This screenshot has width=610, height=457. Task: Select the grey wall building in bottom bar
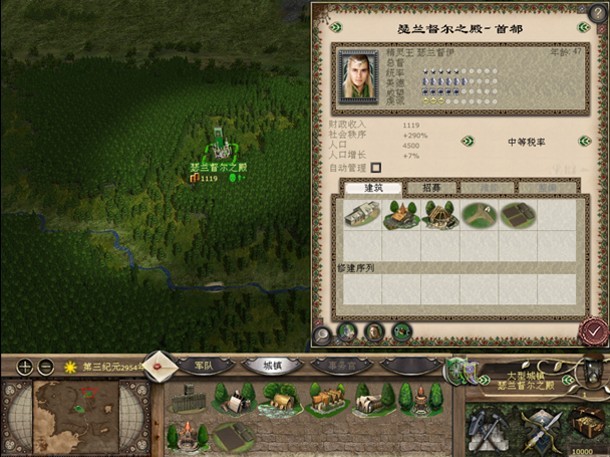pyautogui.click(x=187, y=402)
